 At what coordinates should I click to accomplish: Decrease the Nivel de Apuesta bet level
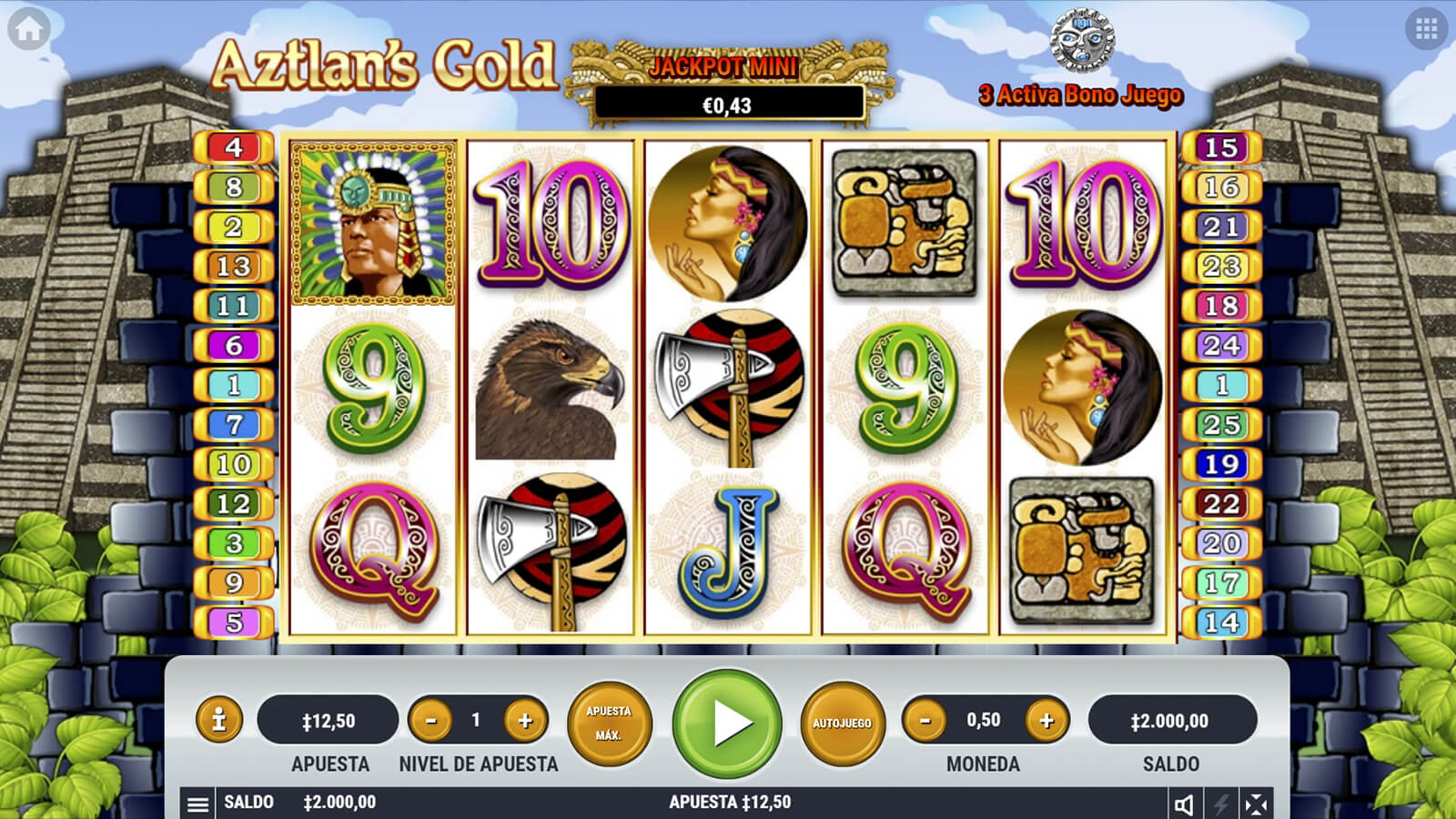[430, 721]
